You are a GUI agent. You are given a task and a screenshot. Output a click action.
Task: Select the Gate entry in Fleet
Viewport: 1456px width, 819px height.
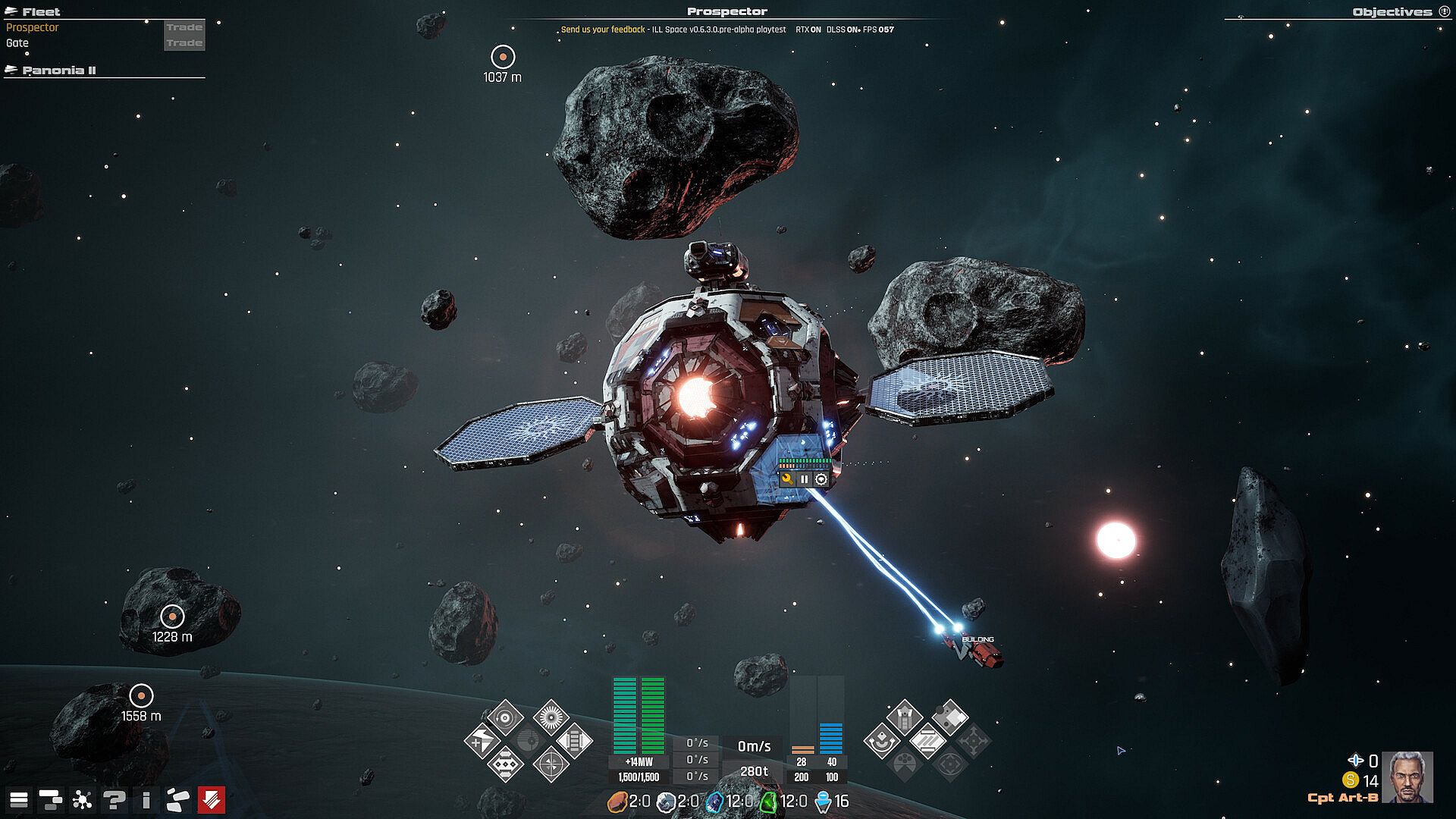[x=17, y=43]
